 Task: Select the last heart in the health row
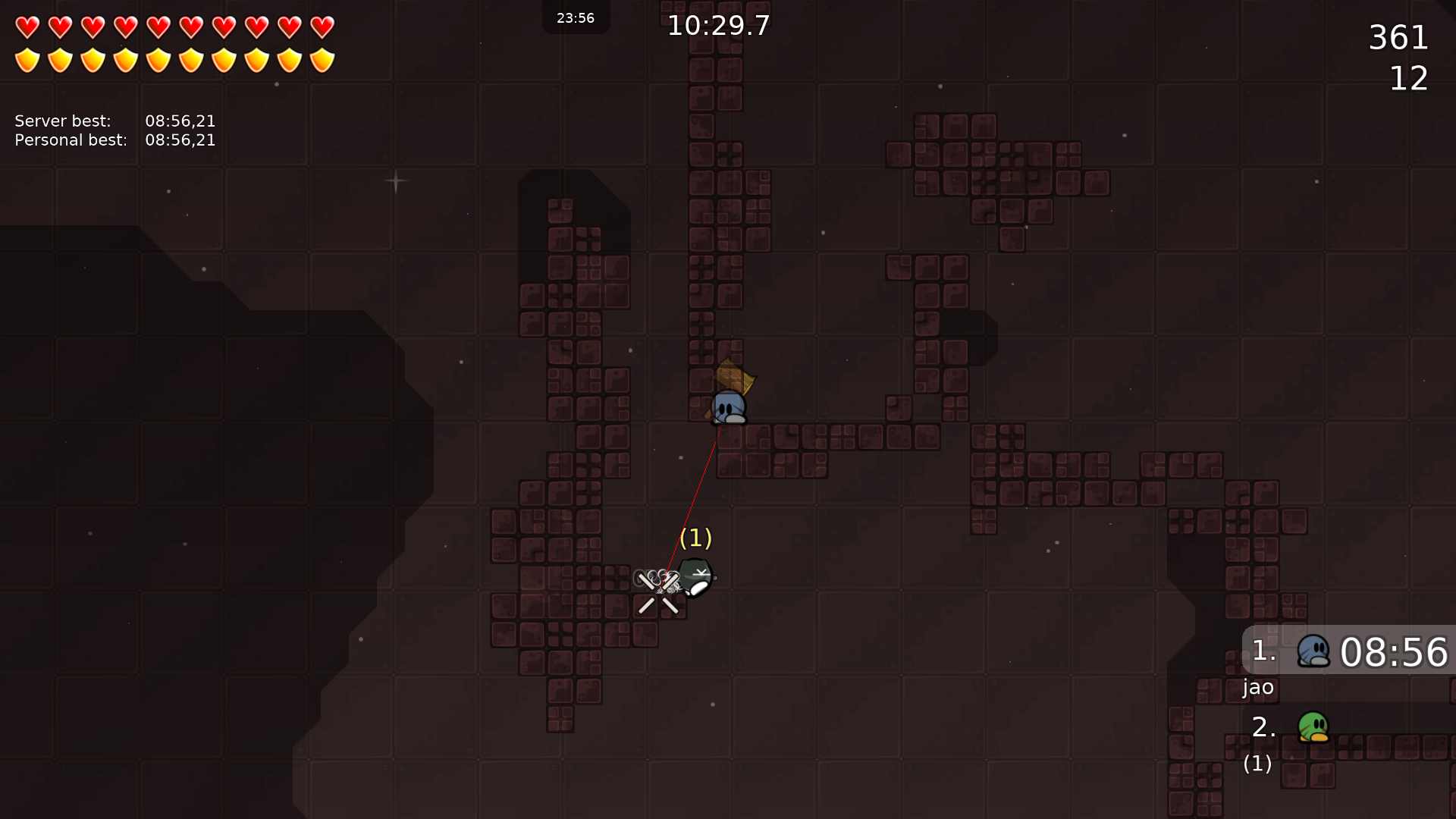(x=322, y=27)
